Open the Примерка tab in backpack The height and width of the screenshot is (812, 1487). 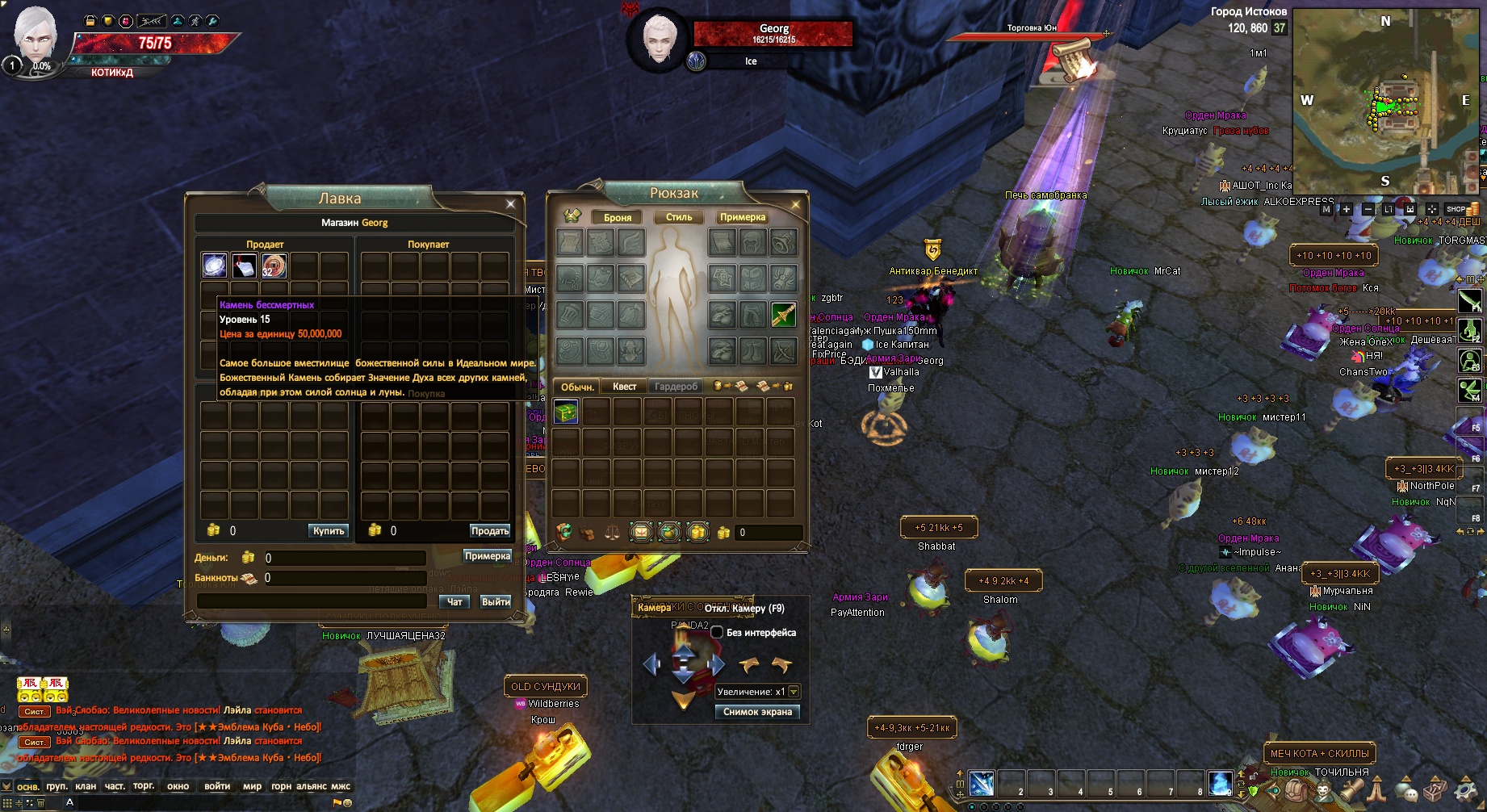[743, 217]
